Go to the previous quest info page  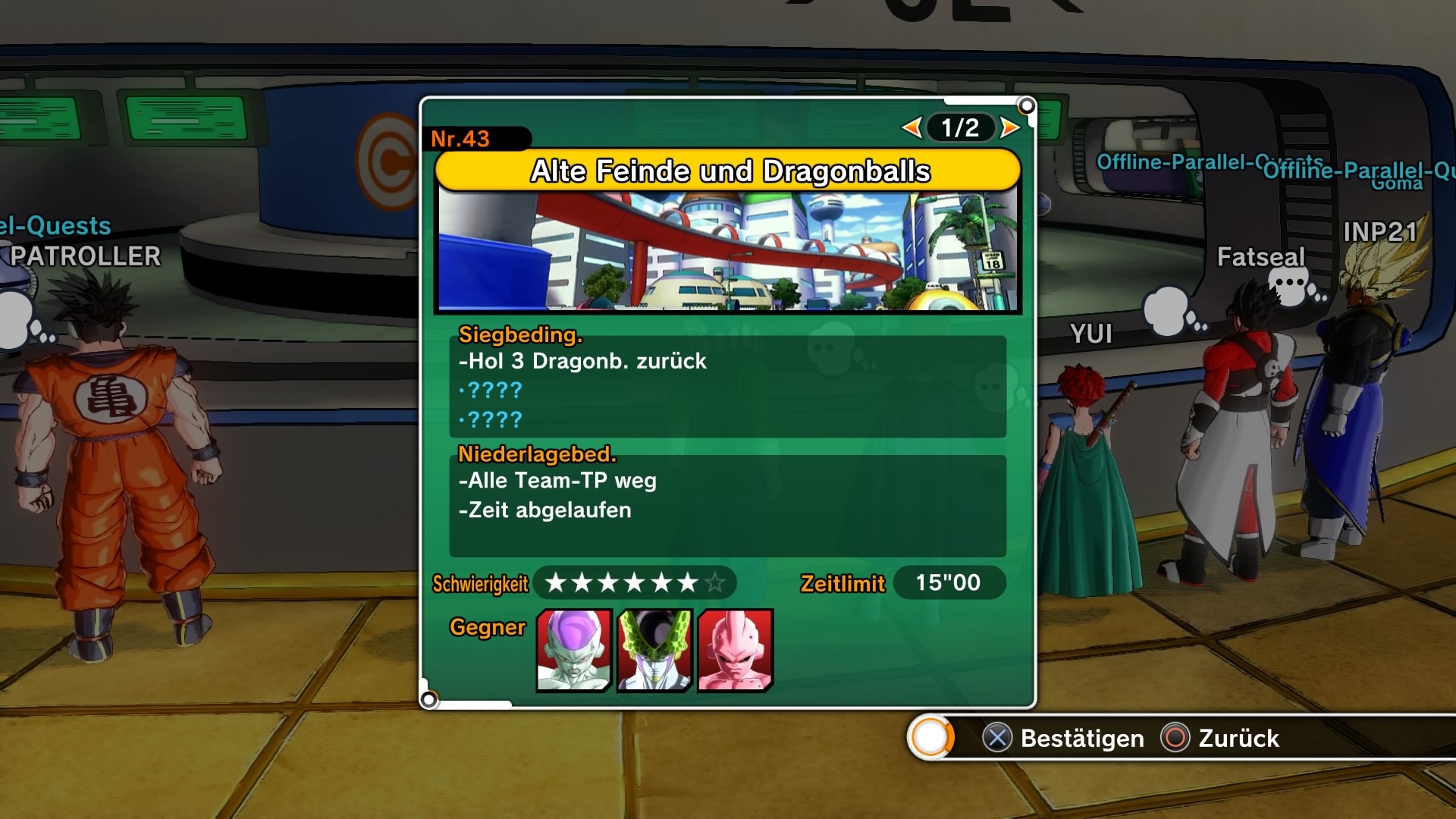[x=912, y=127]
